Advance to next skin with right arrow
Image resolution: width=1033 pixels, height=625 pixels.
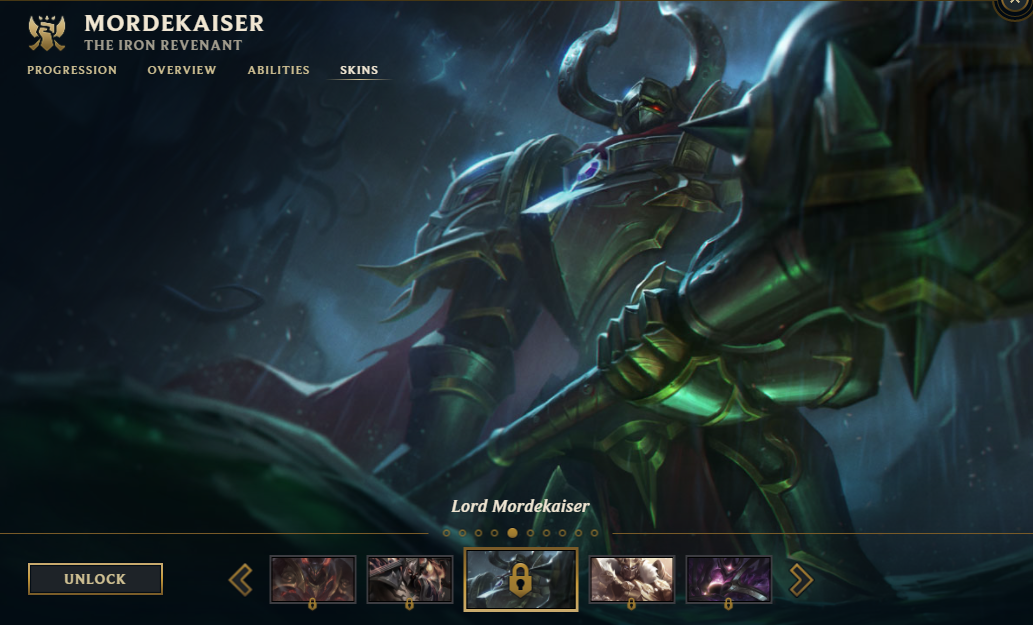tap(801, 579)
